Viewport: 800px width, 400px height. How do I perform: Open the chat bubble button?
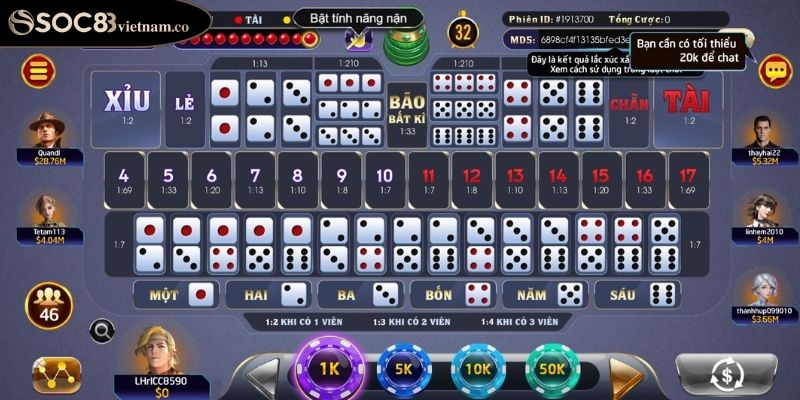[x=775, y=70]
